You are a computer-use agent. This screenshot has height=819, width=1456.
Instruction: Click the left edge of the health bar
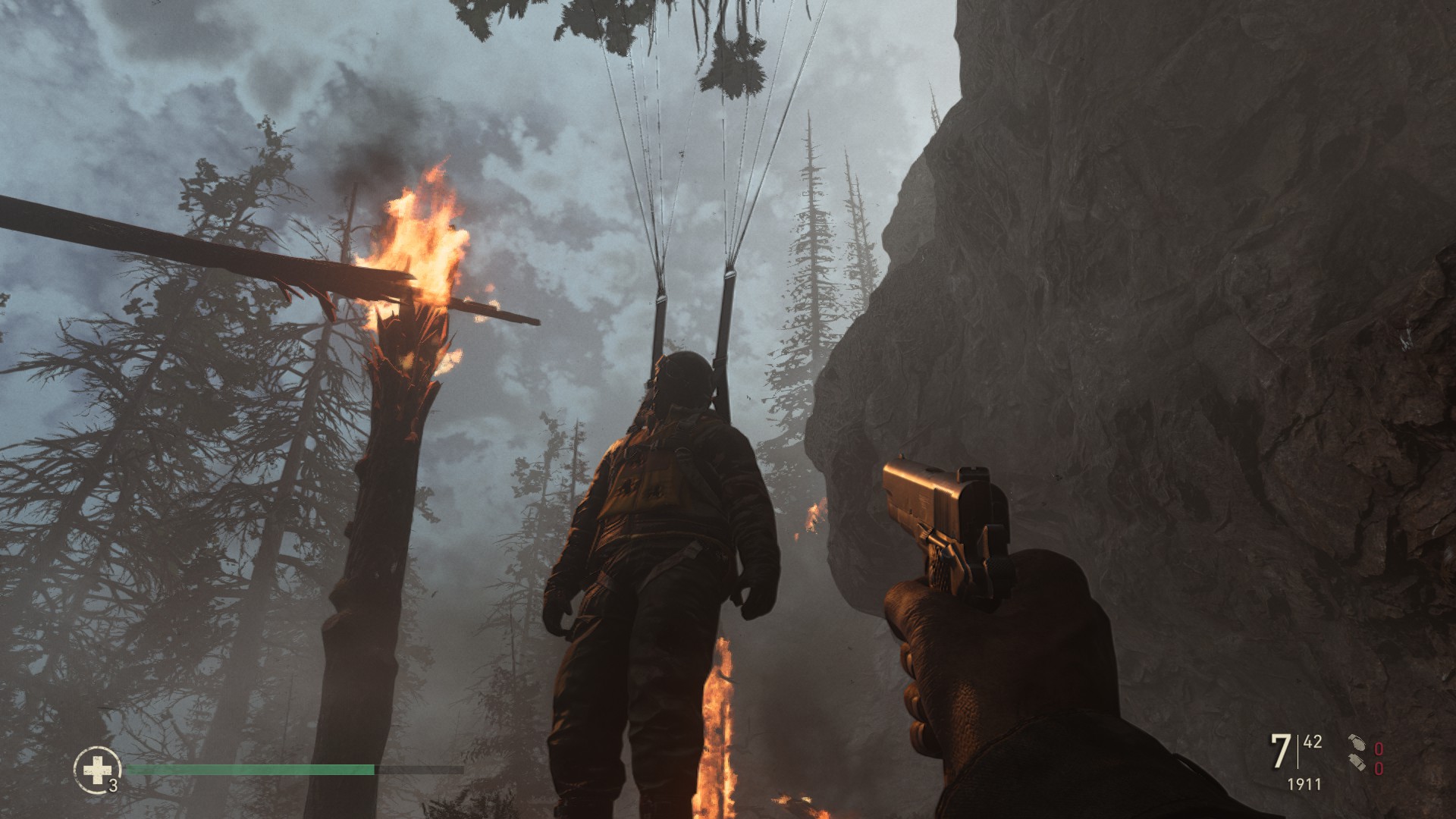tap(128, 768)
